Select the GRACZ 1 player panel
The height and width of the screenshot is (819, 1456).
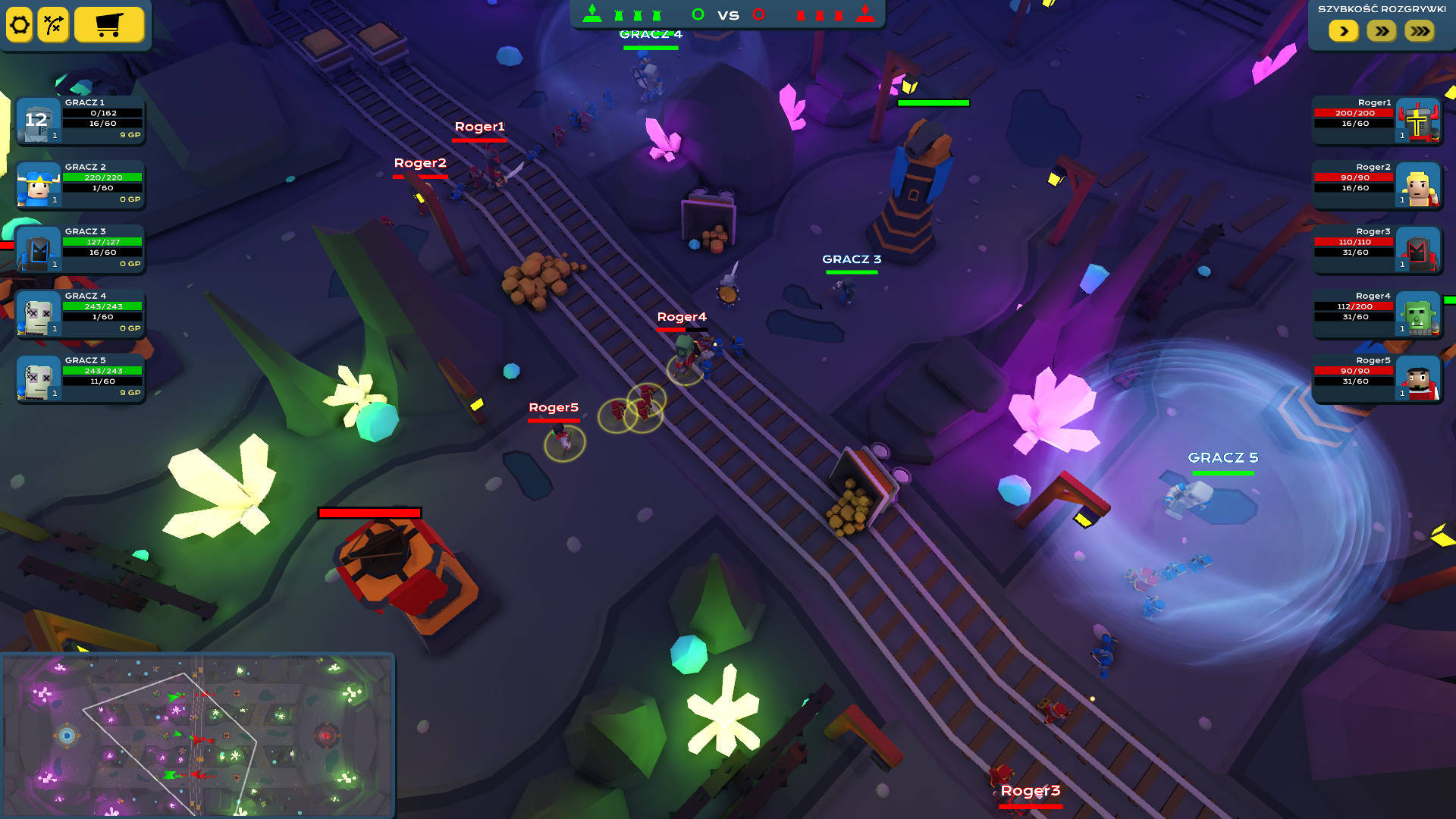[x=80, y=120]
